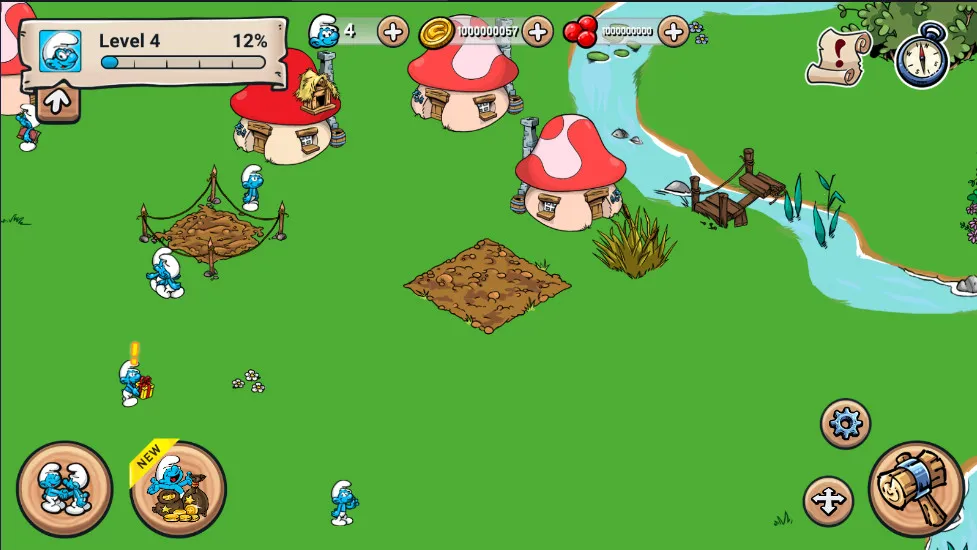The image size is (977, 550).
Task: Expand the up-arrow button under level panel
Action: (58, 101)
